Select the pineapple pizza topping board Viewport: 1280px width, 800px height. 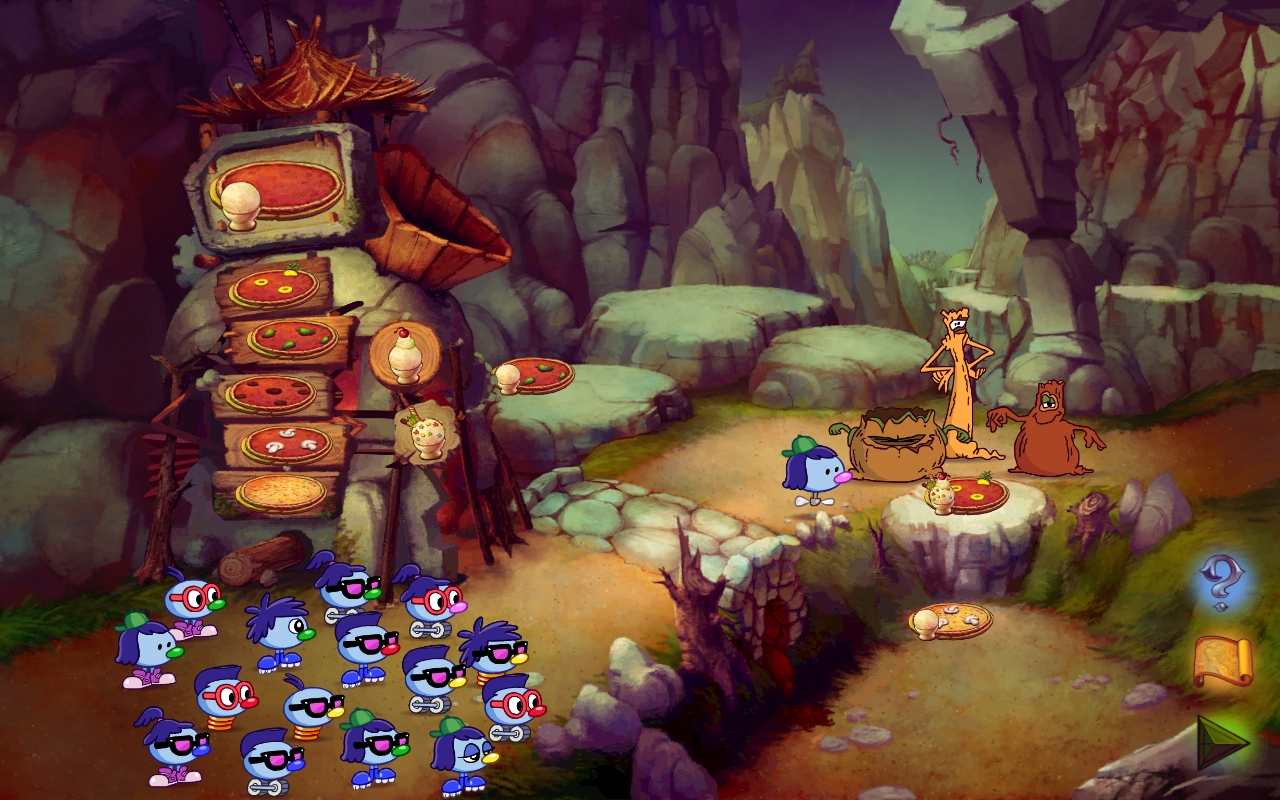click(274, 288)
